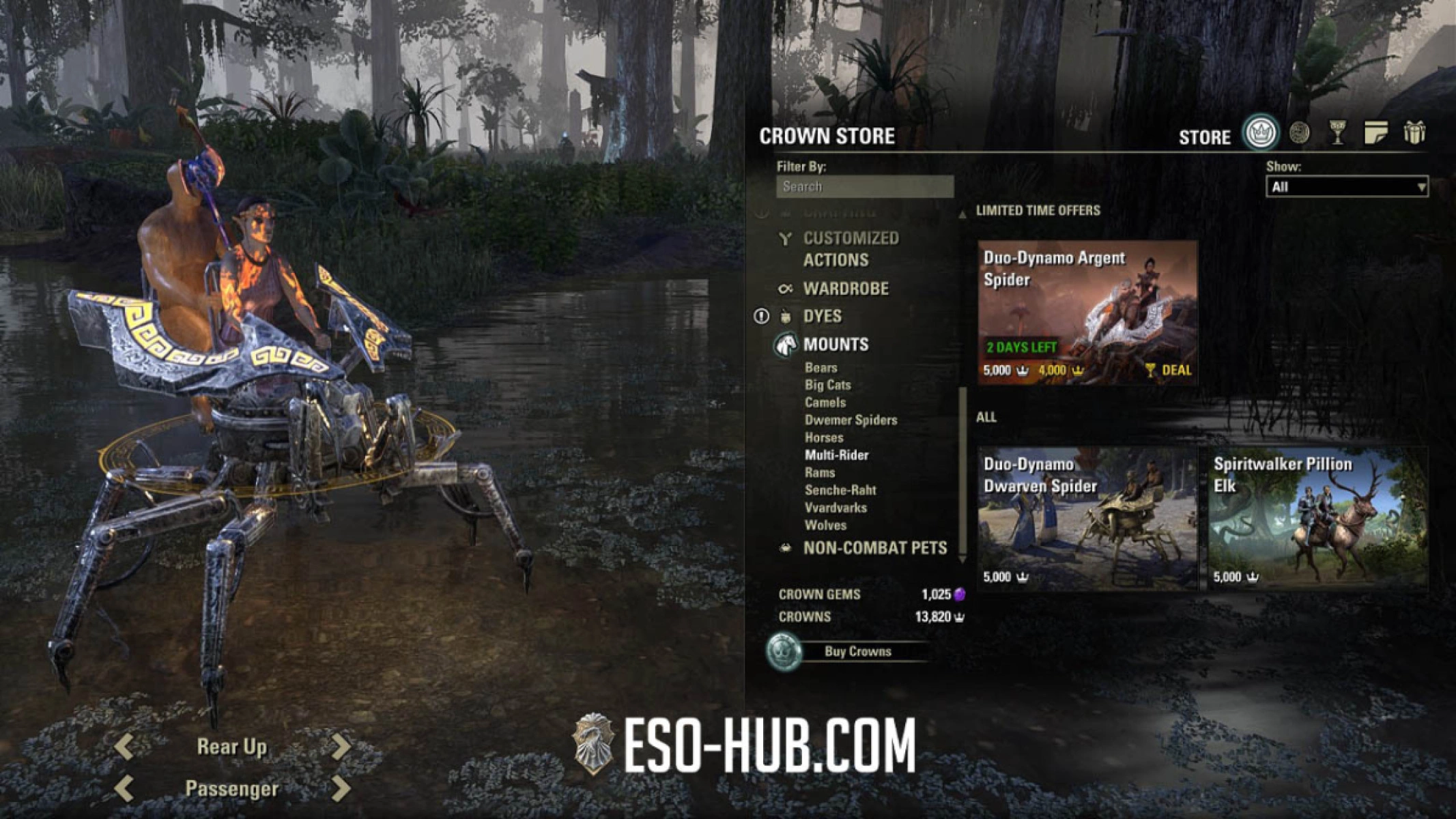
Task: Expand the Non-Combat Pets section
Action: tap(876, 548)
